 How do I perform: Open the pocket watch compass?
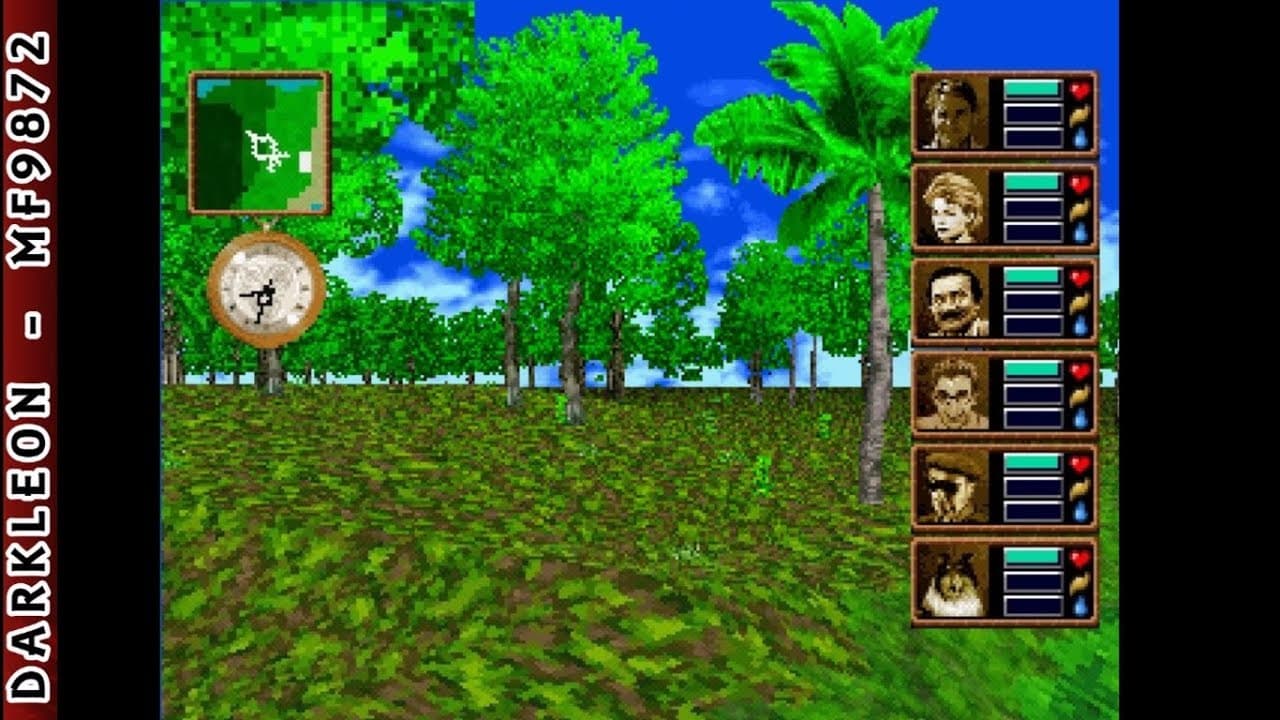tap(265, 290)
